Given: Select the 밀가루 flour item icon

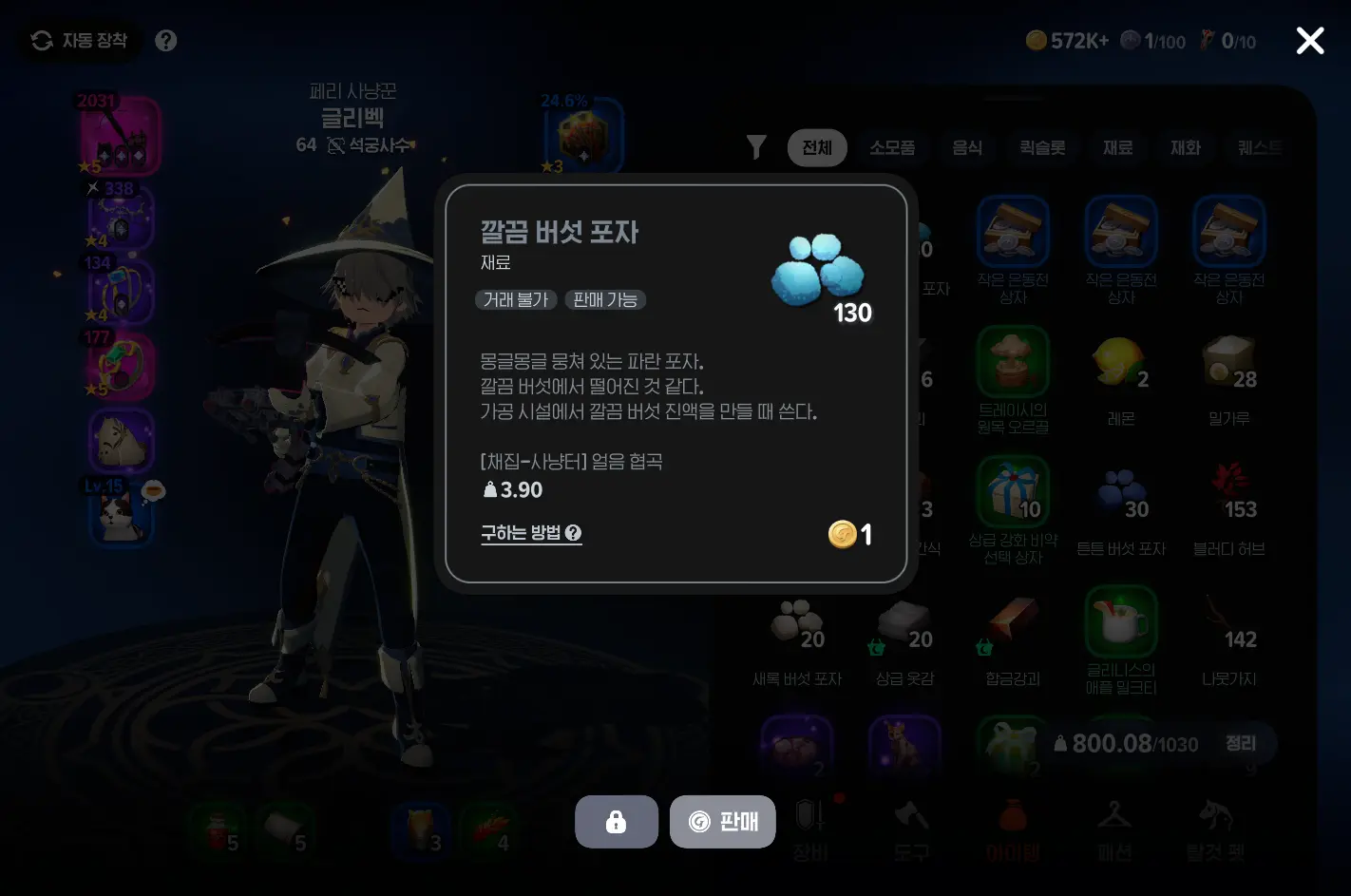Looking at the screenshot, I should coord(1229,361).
